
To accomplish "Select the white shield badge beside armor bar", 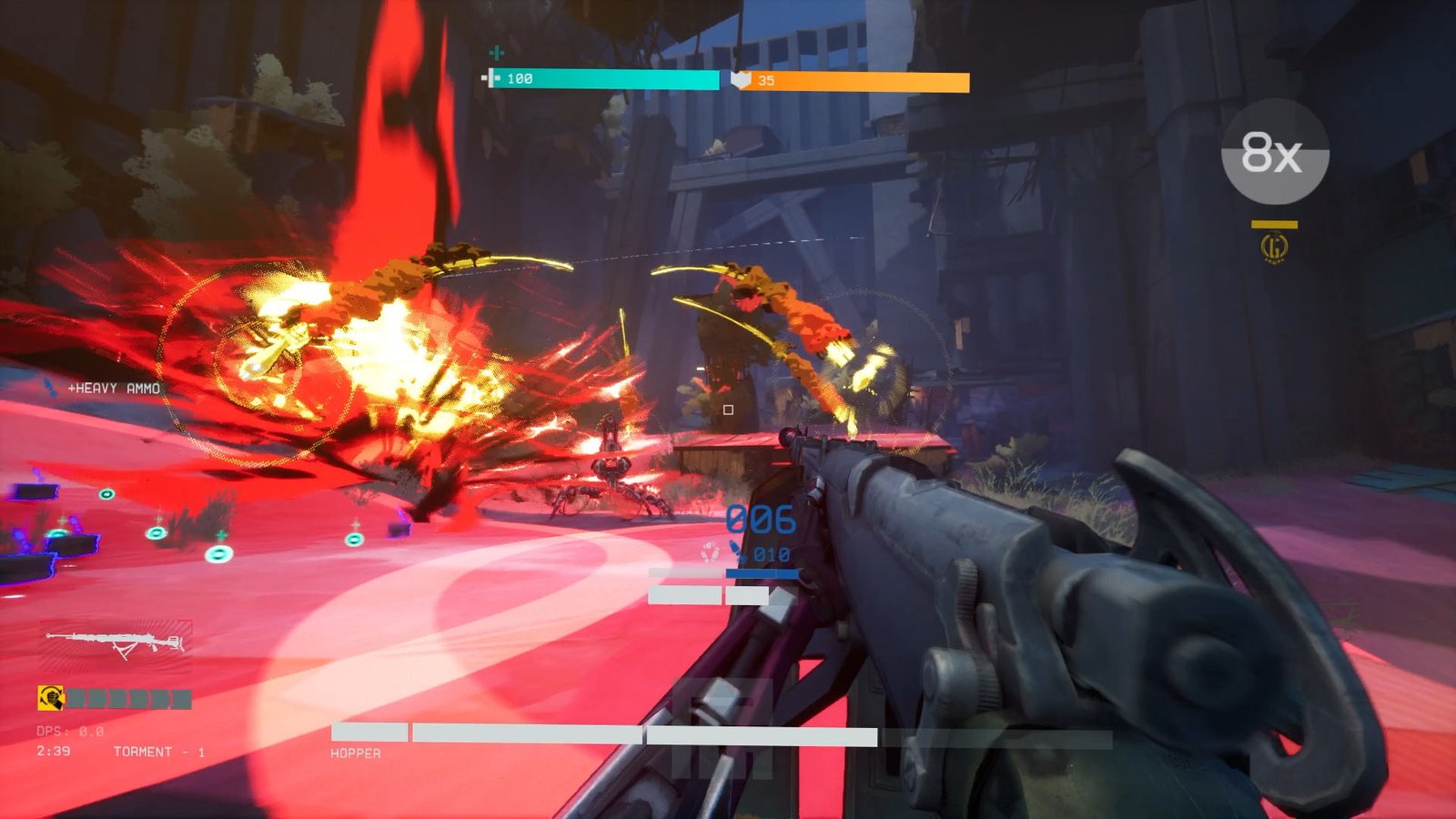I will pyautogui.click(x=740, y=79).
